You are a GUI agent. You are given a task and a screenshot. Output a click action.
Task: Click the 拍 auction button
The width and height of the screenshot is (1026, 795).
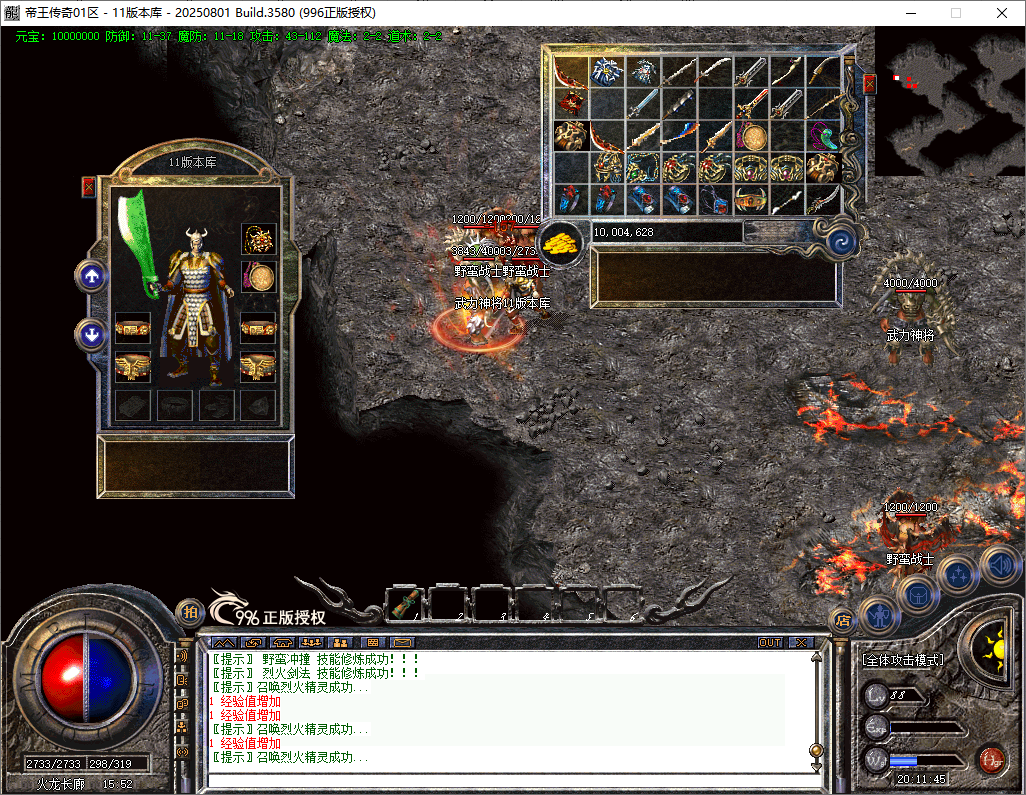(x=189, y=612)
